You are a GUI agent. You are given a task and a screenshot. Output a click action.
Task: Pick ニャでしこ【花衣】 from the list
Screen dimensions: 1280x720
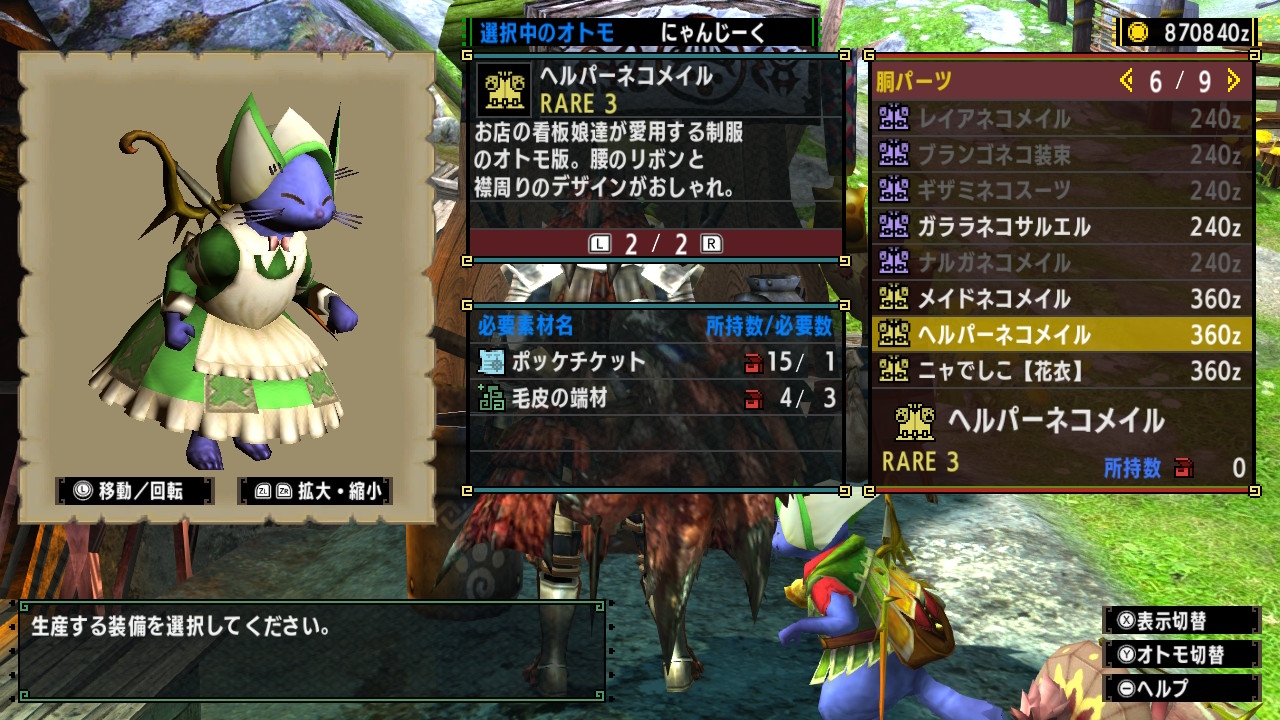pos(1060,371)
